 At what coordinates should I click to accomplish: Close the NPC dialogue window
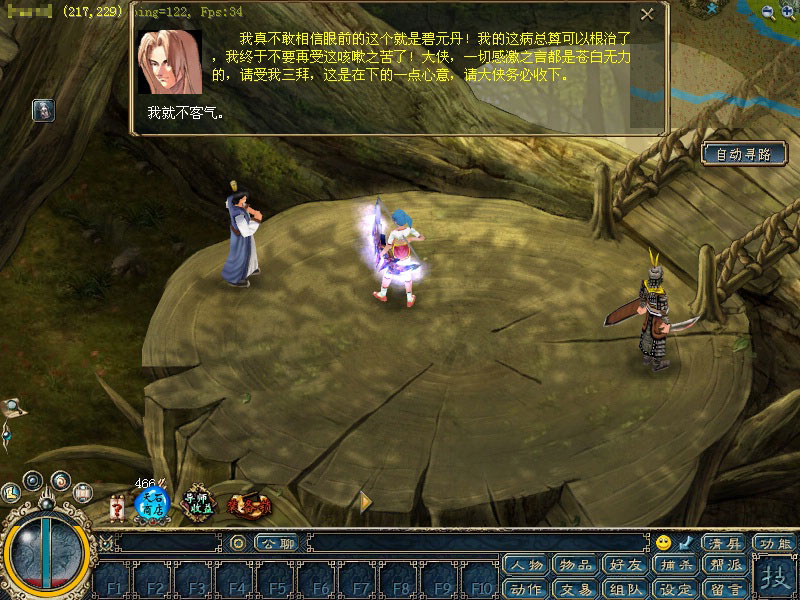[x=647, y=15]
